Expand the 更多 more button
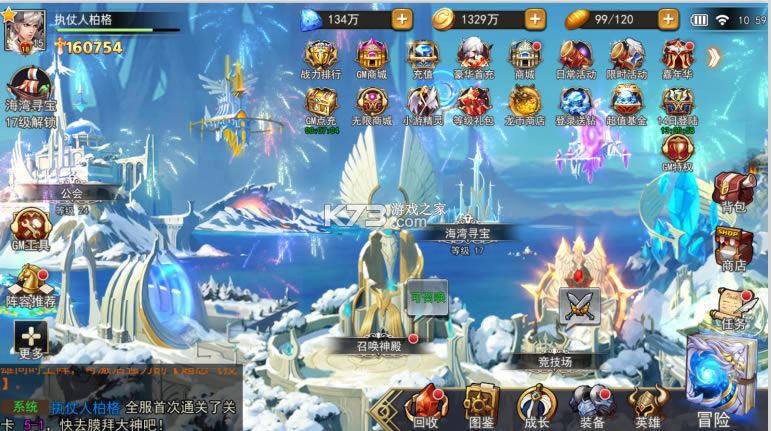Viewport: 771px width, 431px height. tap(30, 341)
